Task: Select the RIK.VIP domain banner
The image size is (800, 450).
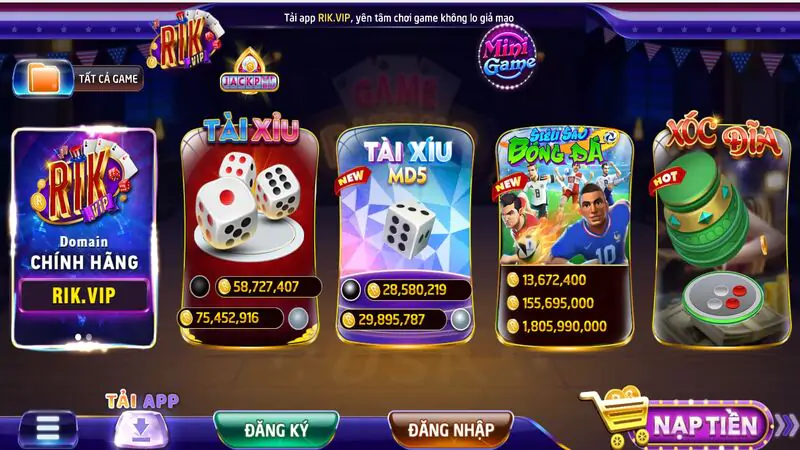Action: (x=84, y=237)
